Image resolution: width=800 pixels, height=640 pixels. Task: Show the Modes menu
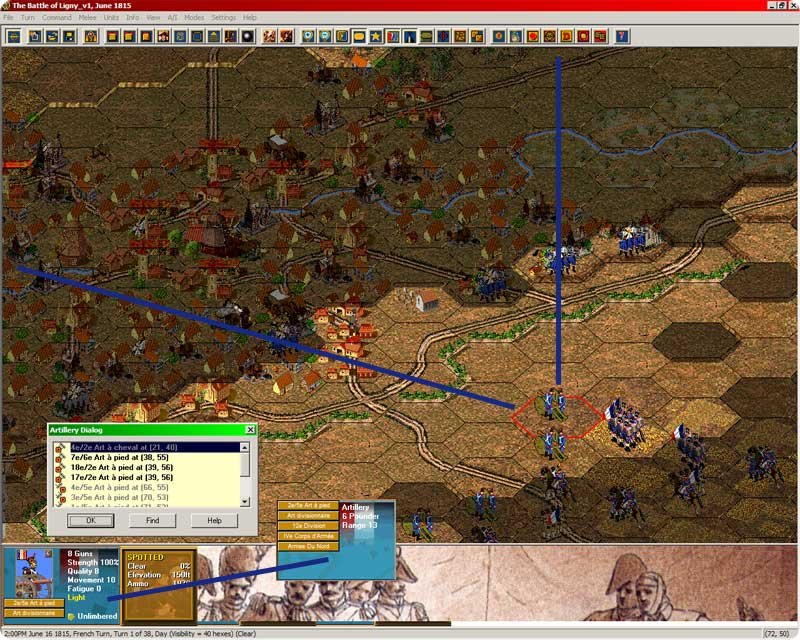tap(194, 18)
